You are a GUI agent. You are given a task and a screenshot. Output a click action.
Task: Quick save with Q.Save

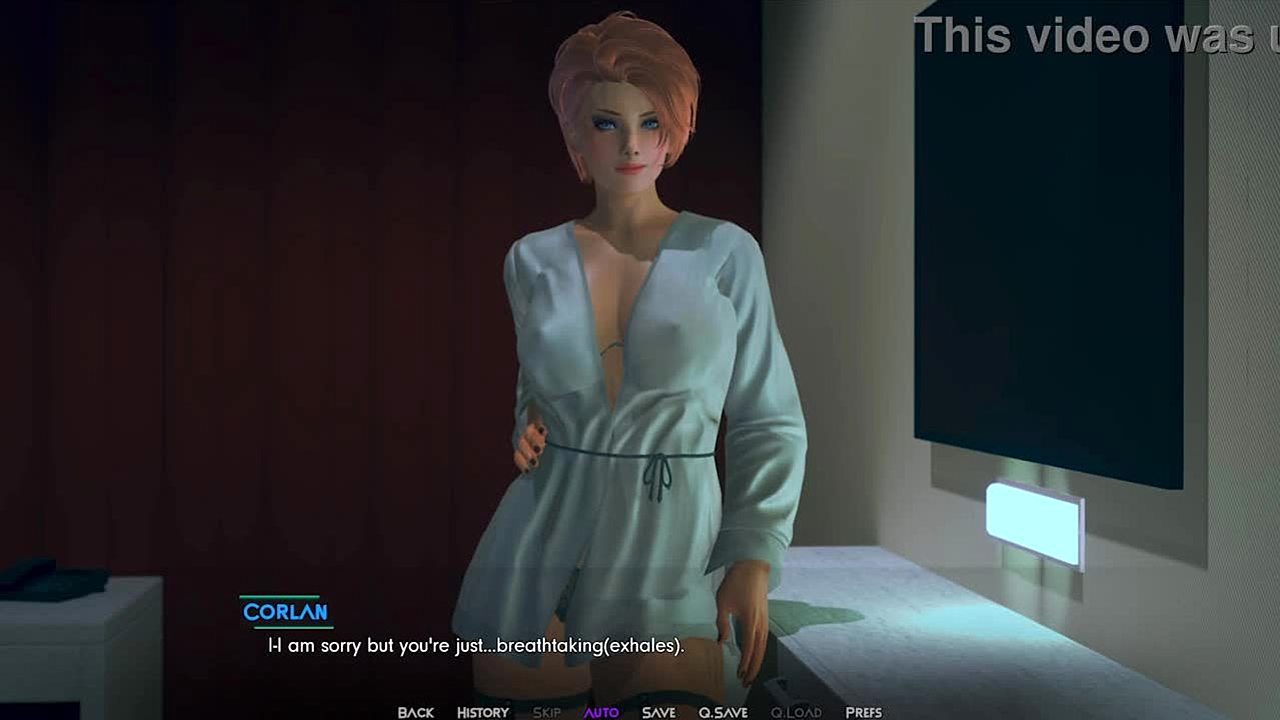click(x=723, y=712)
